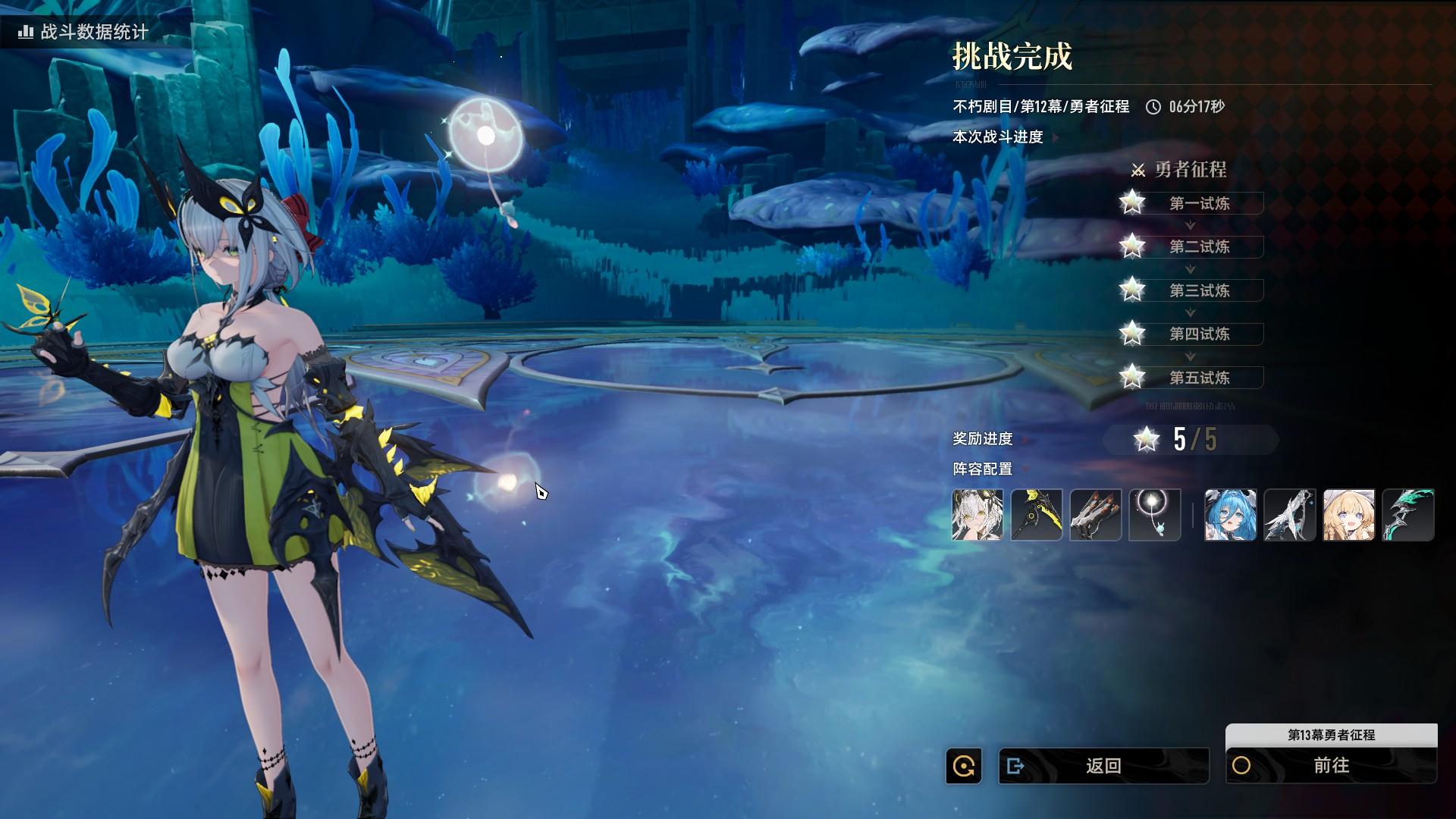Viewport: 1456px width, 819px height.
Task: Inspect the black and yellow weapon slot
Action: click(x=1037, y=515)
